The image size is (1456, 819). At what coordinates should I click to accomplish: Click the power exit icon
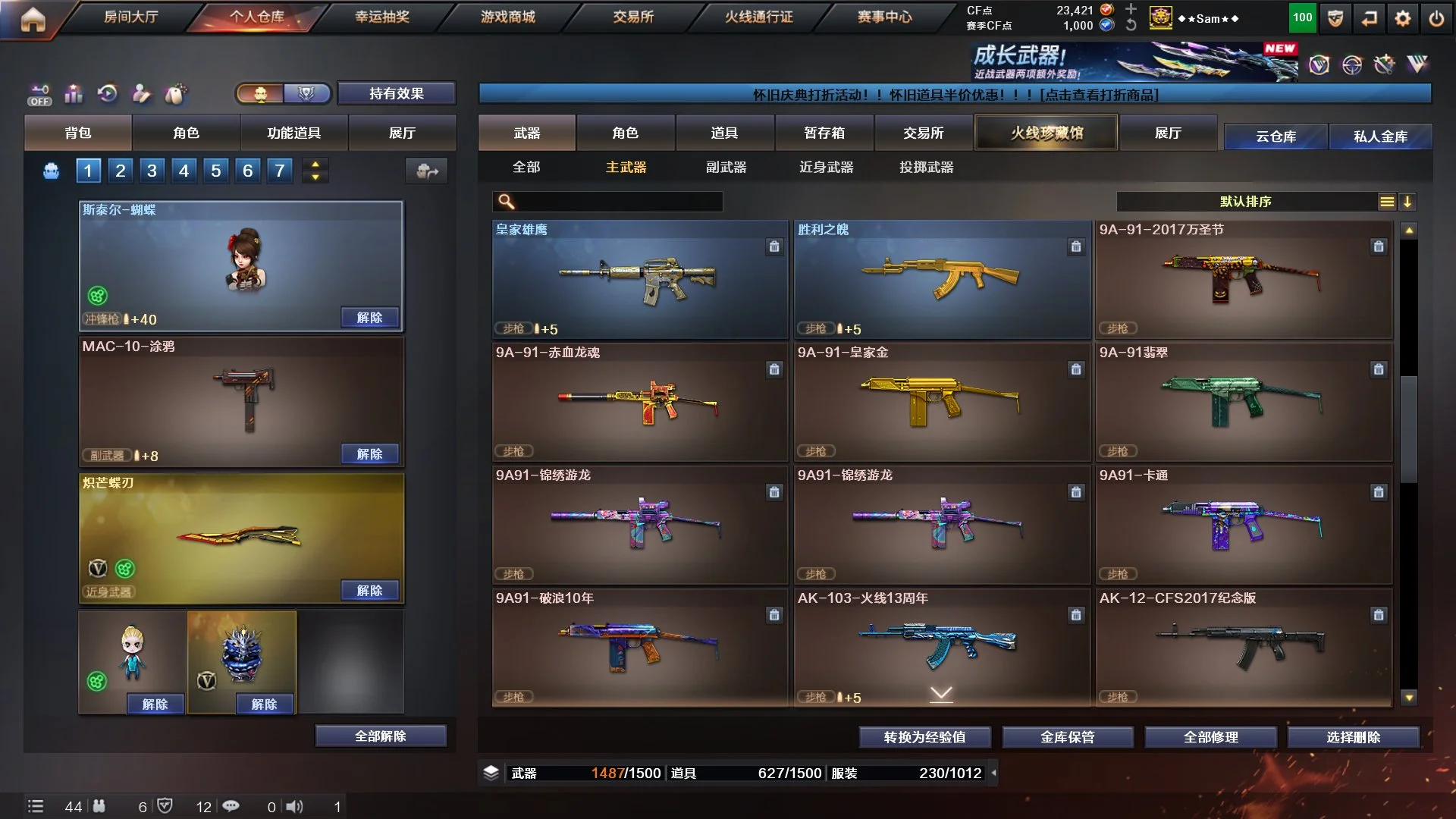1436,19
